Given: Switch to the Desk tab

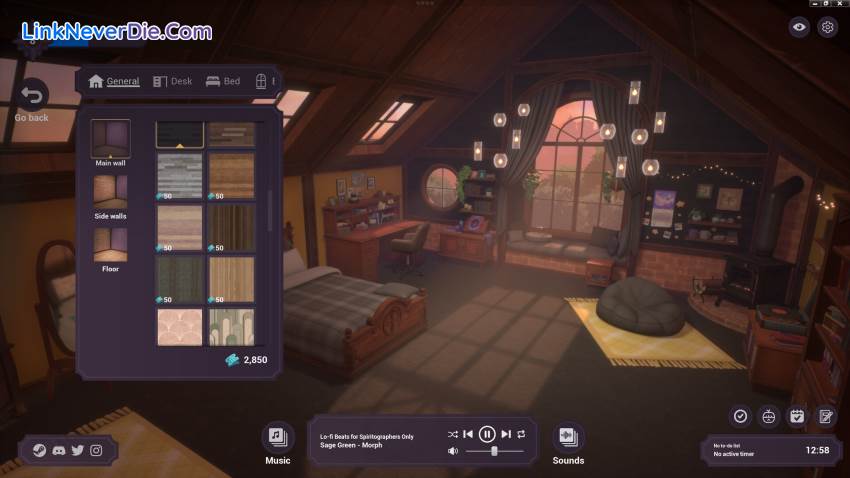Looking at the screenshot, I should coord(172,81).
